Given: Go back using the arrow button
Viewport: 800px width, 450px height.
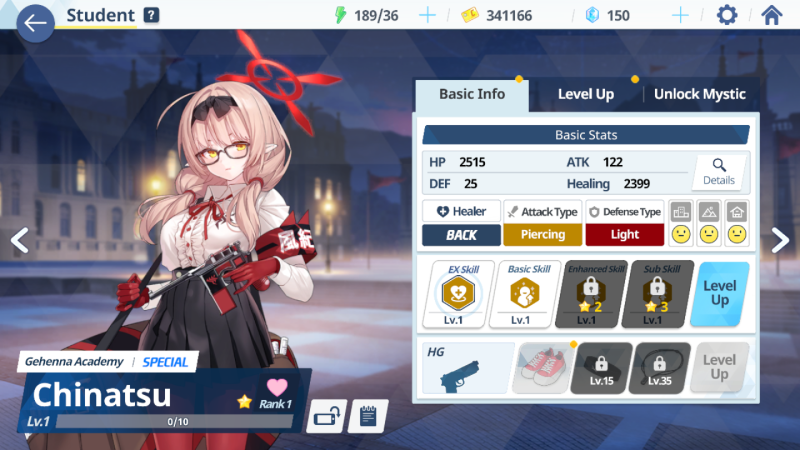Looking at the screenshot, I should pyautogui.click(x=35, y=22).
